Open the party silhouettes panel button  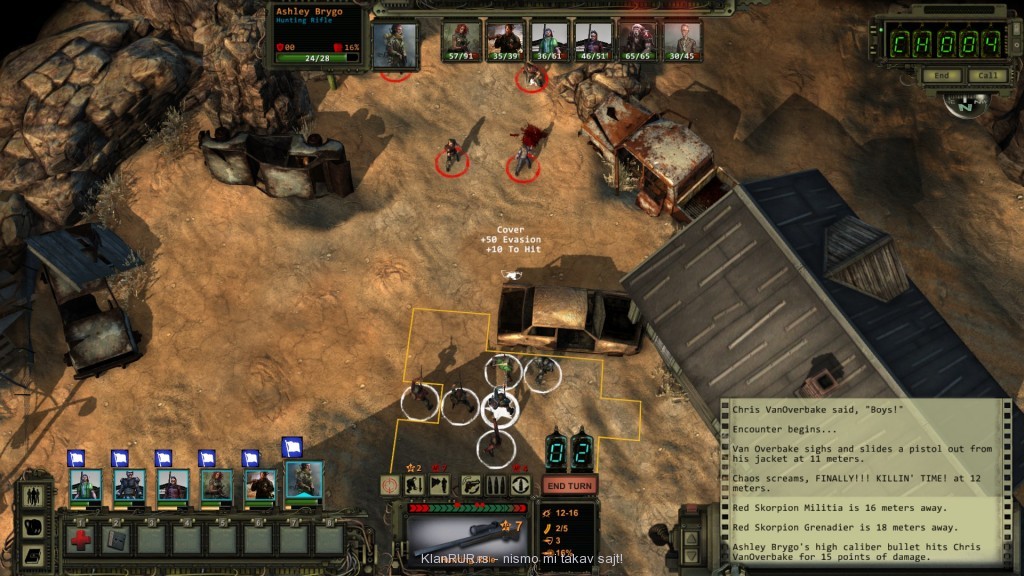(35, 498)
